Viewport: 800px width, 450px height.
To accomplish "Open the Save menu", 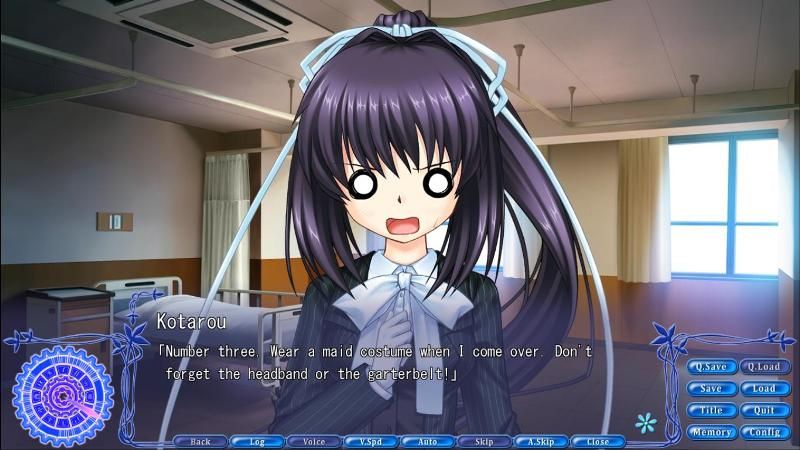I will [711, 388].
